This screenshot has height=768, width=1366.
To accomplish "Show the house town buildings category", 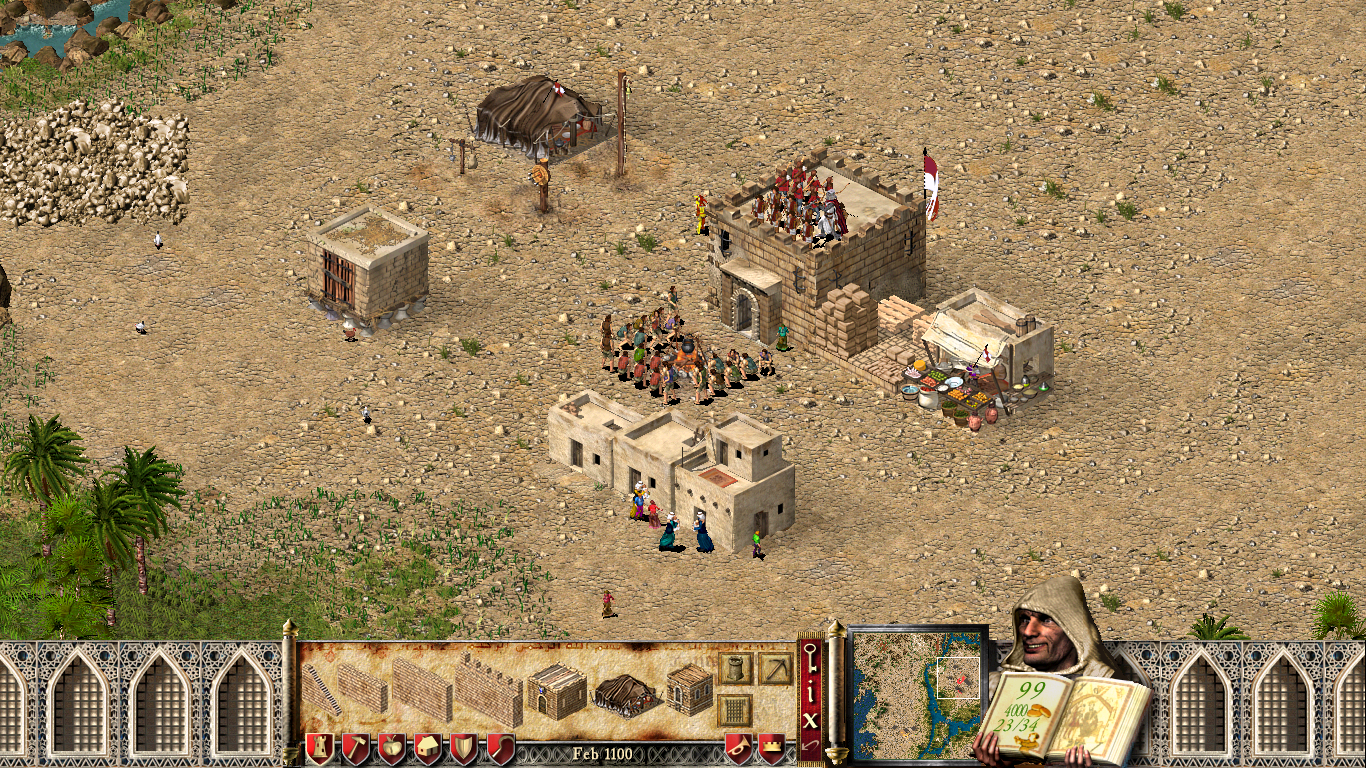I will coord(428,748).
